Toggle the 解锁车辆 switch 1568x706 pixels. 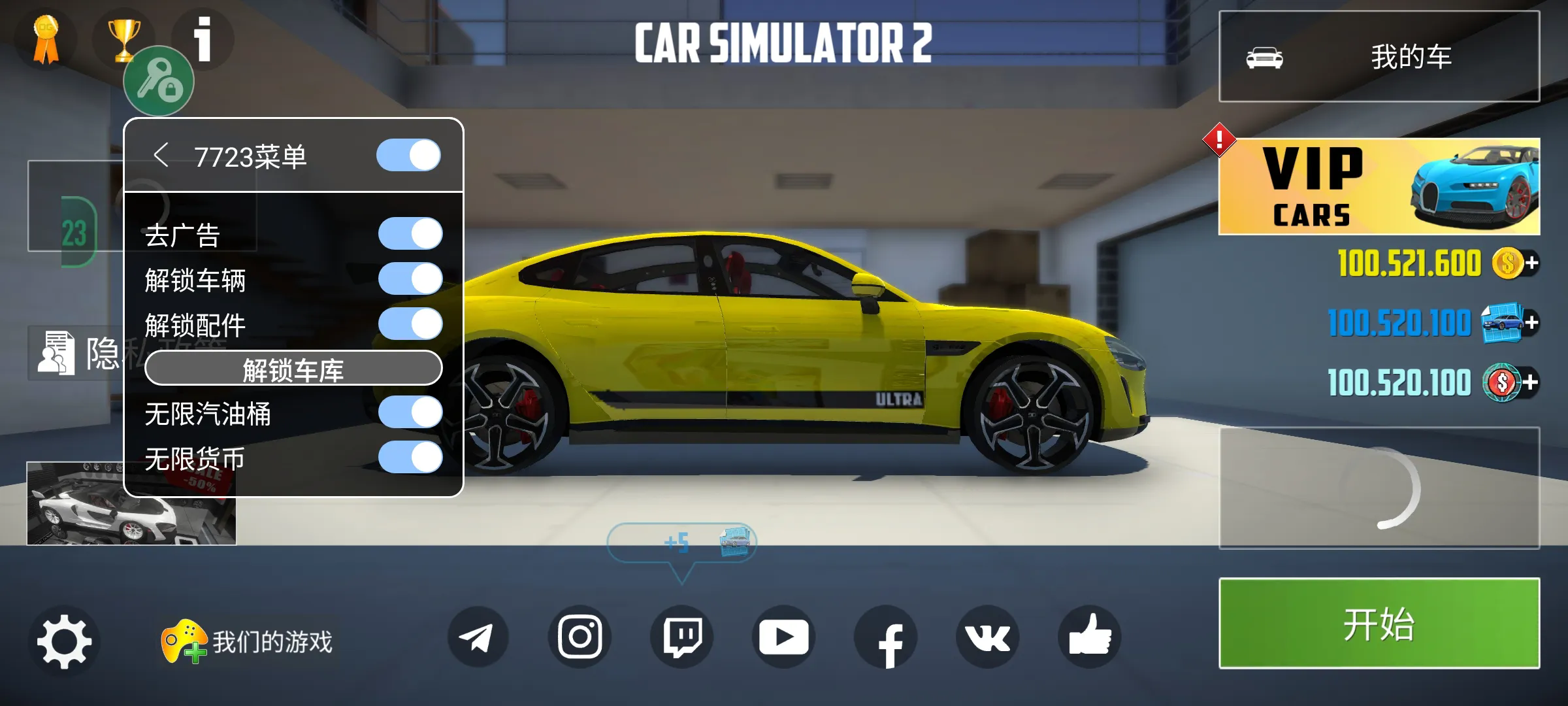tap(410, 279)
